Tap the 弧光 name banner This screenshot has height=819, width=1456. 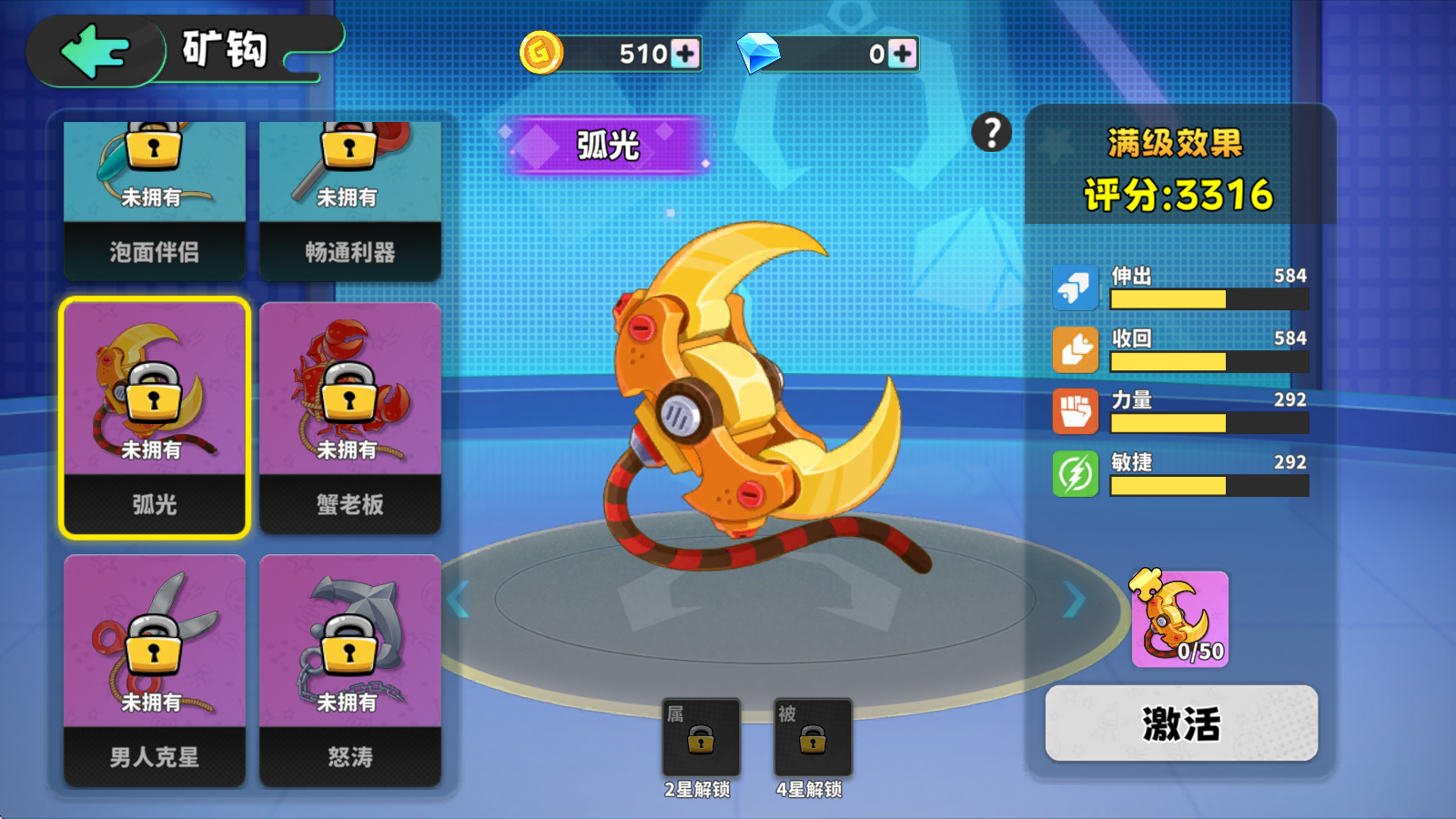(608, 144)
